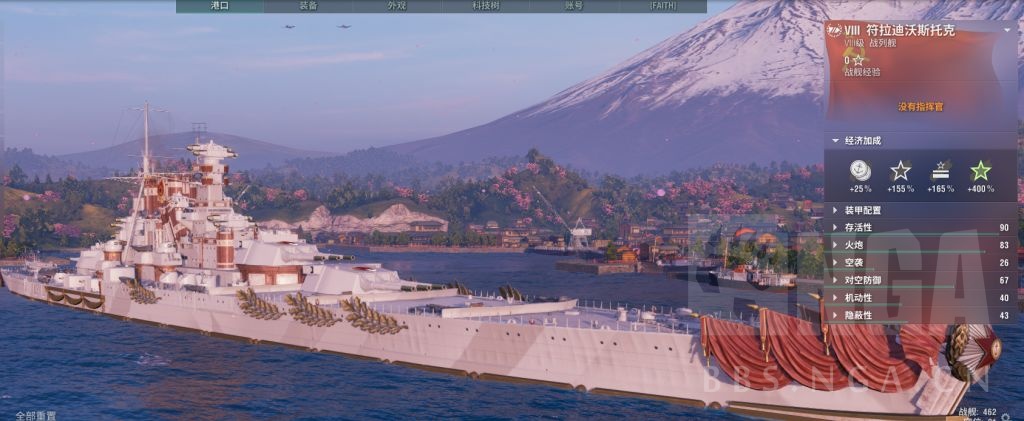
Task: Expand the 机动性 maneuverability stats row
Action: click(859, 297)
